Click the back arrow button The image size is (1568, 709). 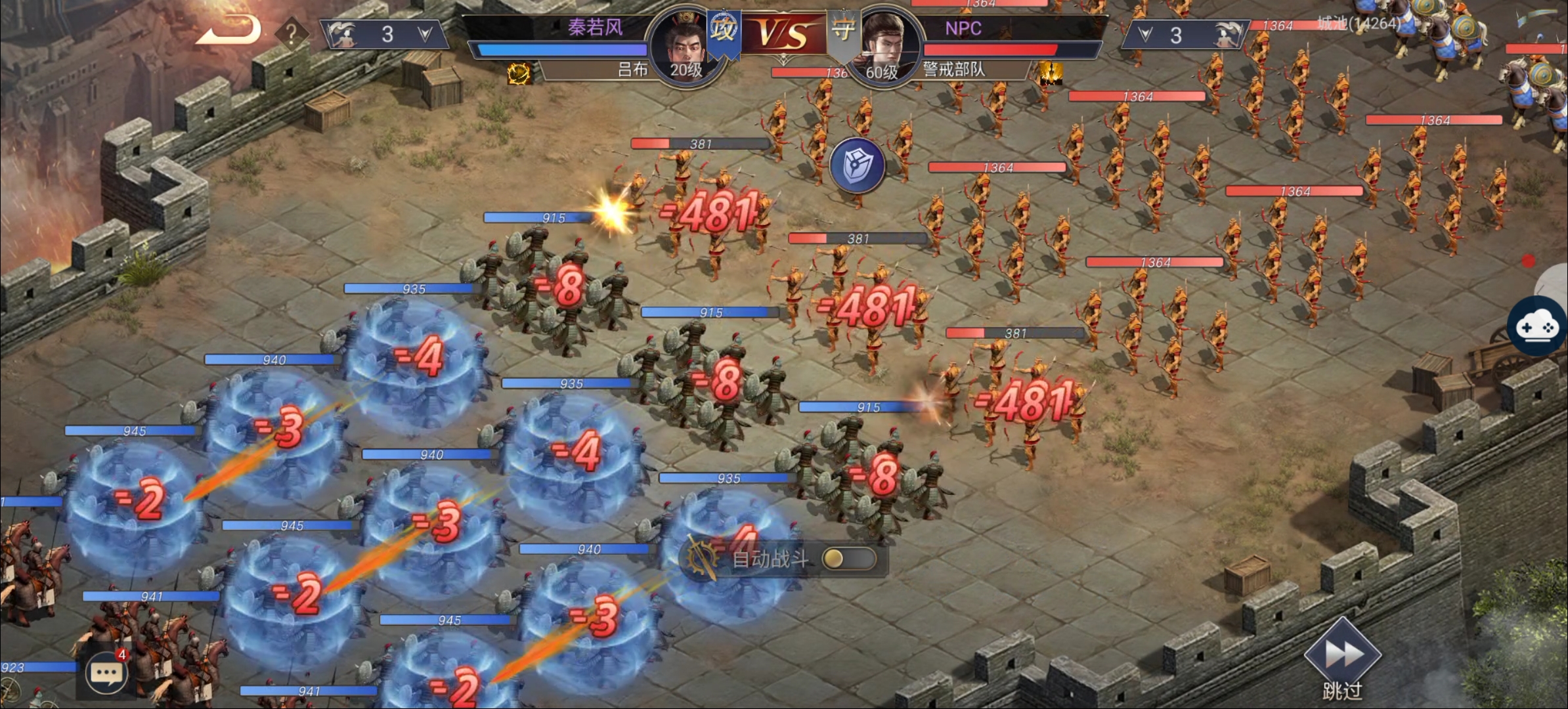pyautogui.click(x=229, y=30)
